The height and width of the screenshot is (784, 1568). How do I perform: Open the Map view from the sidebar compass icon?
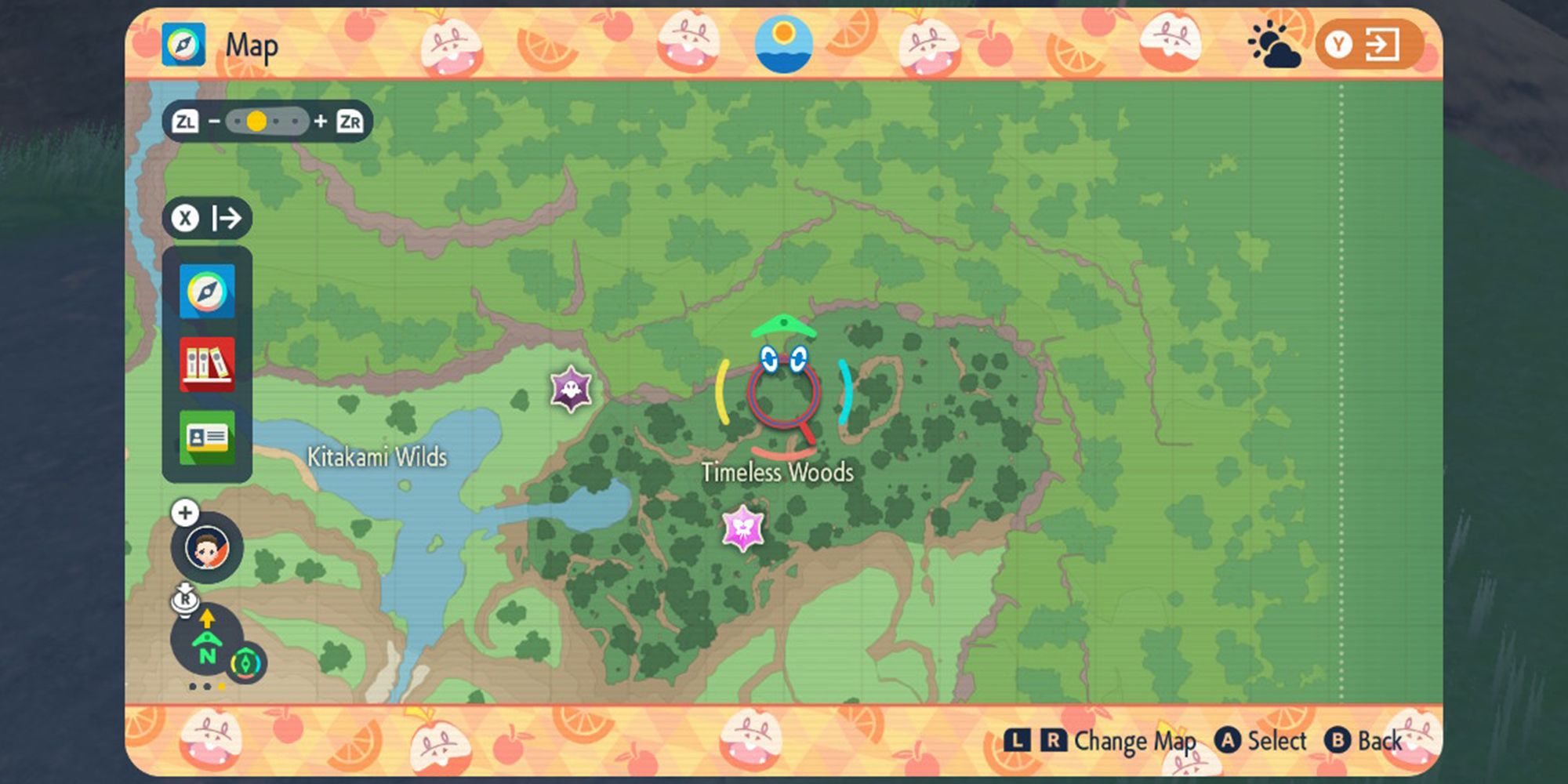click(x=206, y=292)
